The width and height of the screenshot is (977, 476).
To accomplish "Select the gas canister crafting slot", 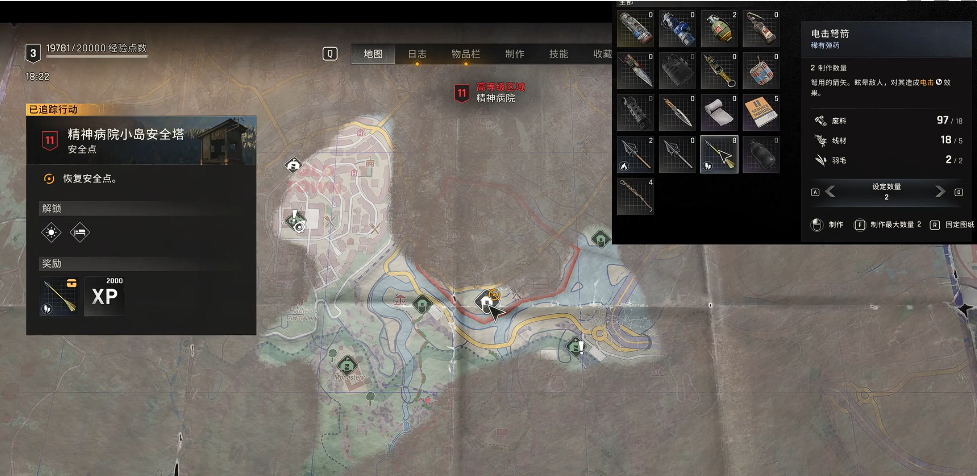I will coord(762,154).
